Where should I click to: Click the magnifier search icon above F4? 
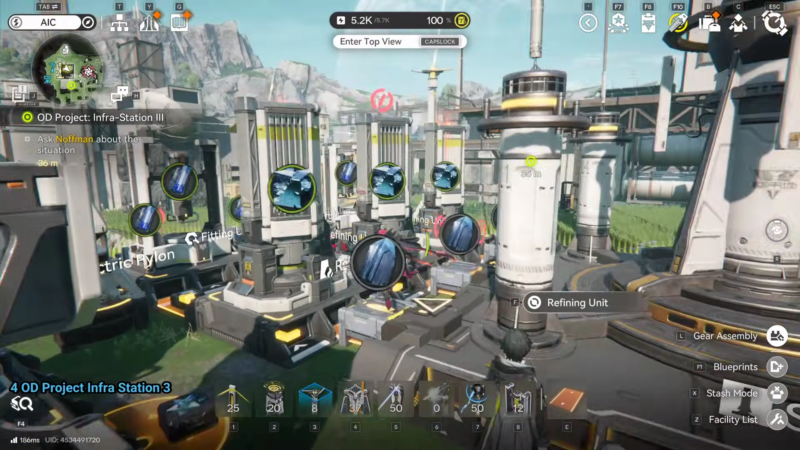tap(22, 404)
